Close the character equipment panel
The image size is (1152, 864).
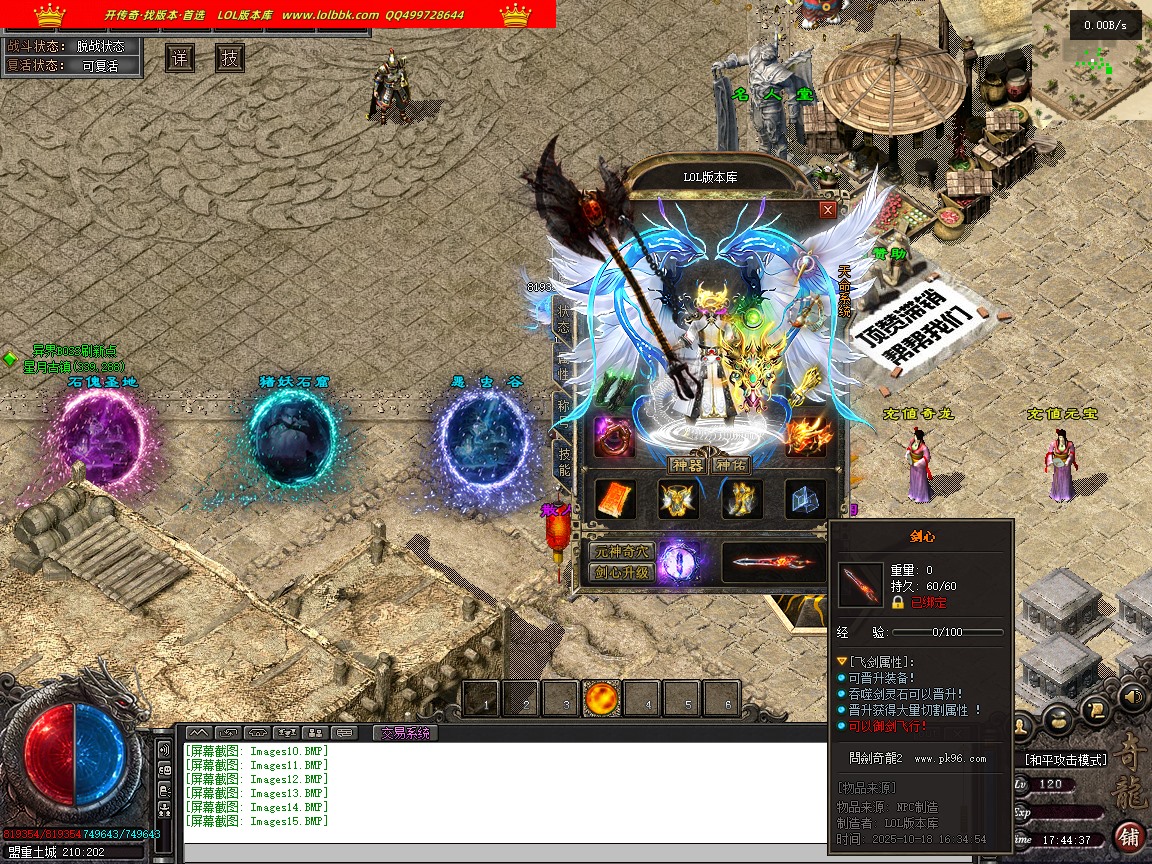click(x=827, y=210)
